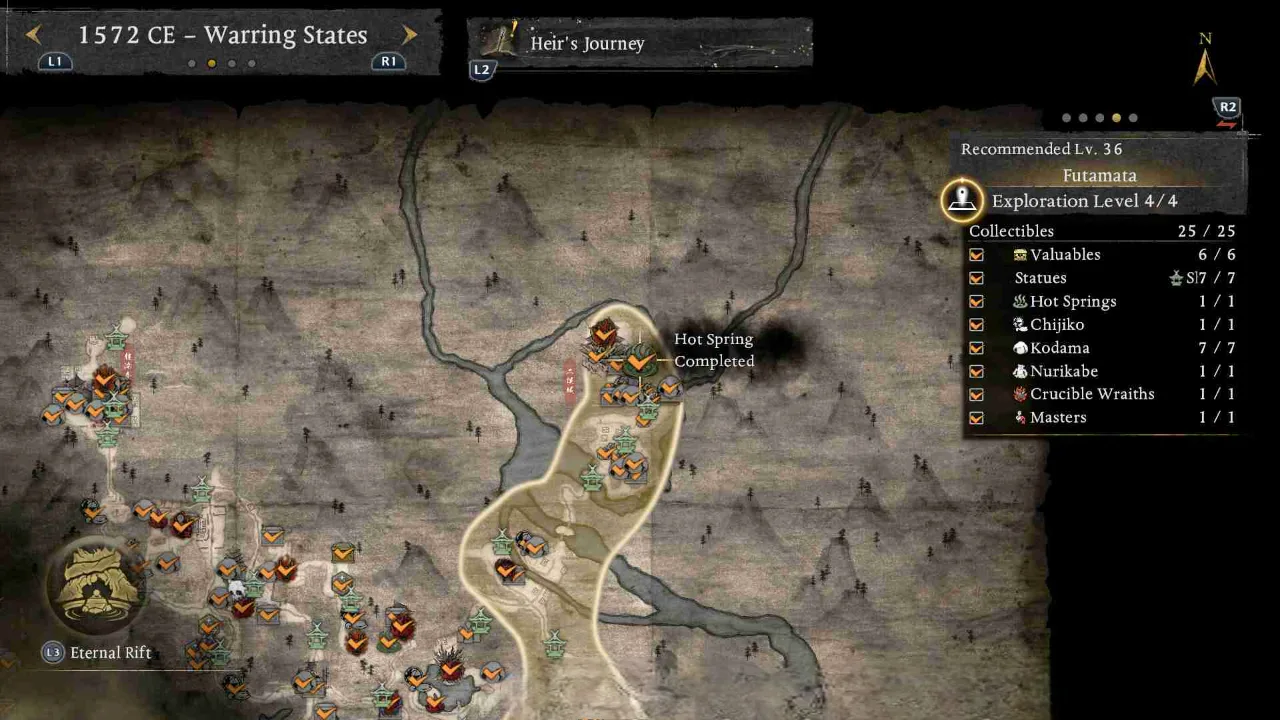Screen dimensions: 1280x720
Task: Open the Heir's Journey mission tracker
Action: [x=640, y=44]
